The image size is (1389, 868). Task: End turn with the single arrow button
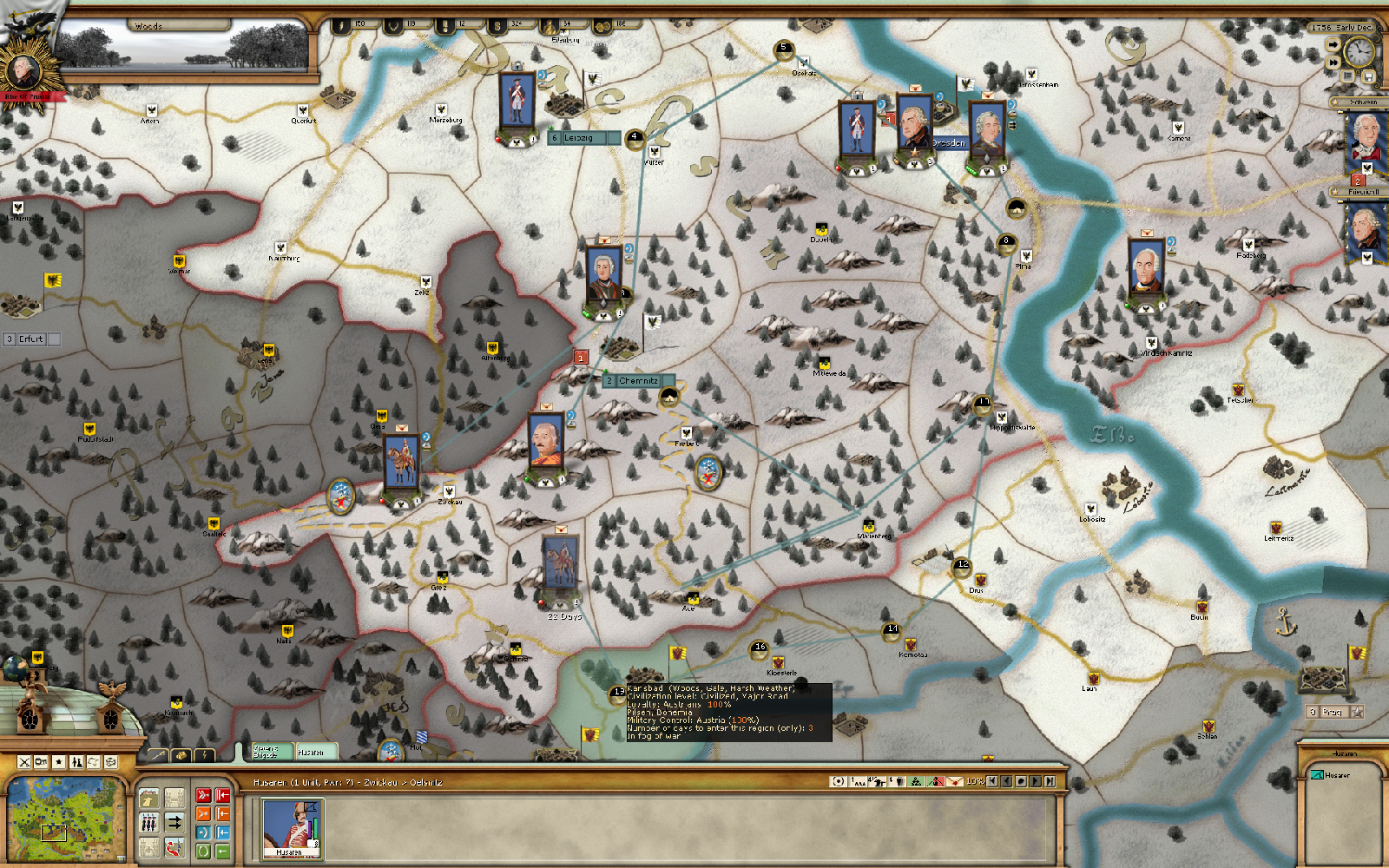pyautogui.click(x=1333, y=44)
